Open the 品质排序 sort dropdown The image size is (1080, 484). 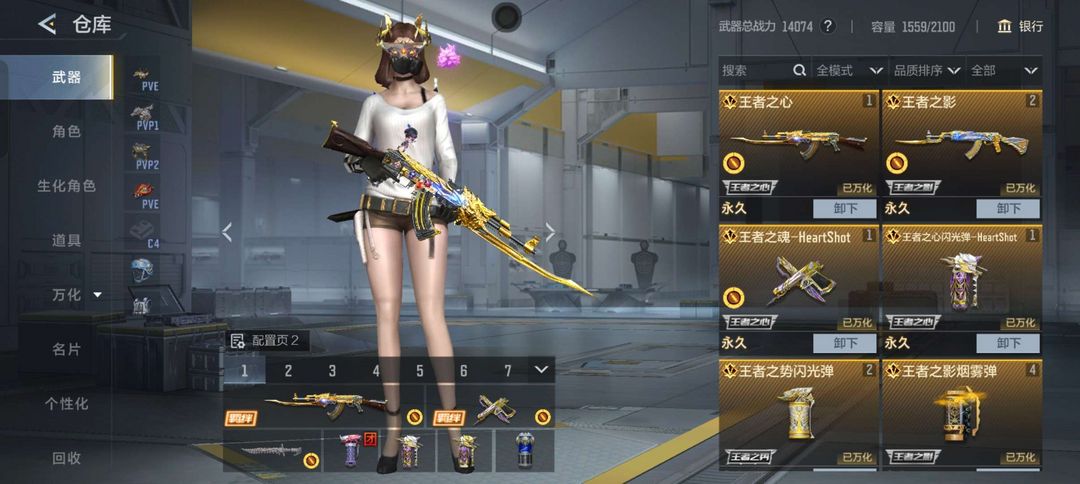[927, 71]
